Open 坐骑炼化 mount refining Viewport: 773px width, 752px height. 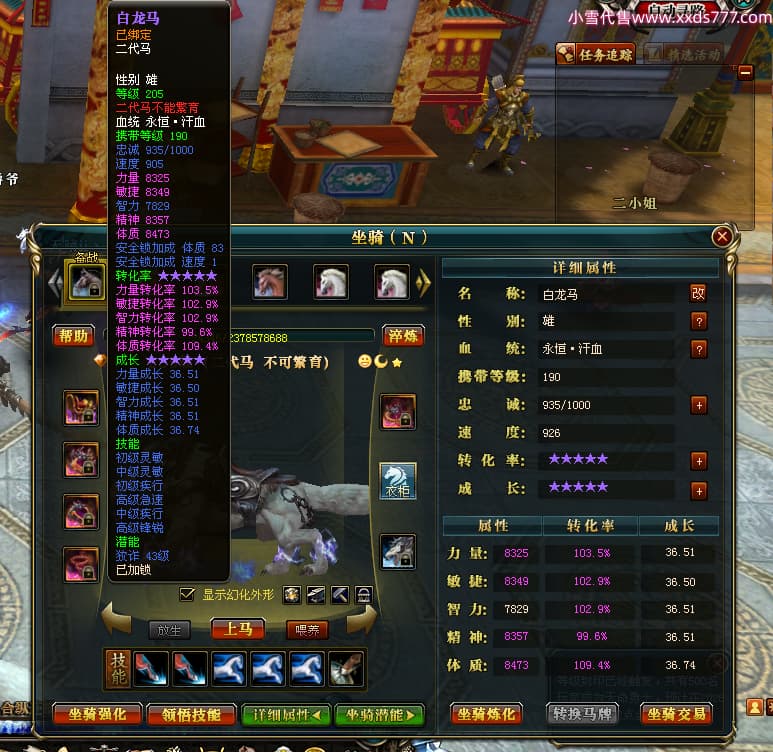[487, 714]
